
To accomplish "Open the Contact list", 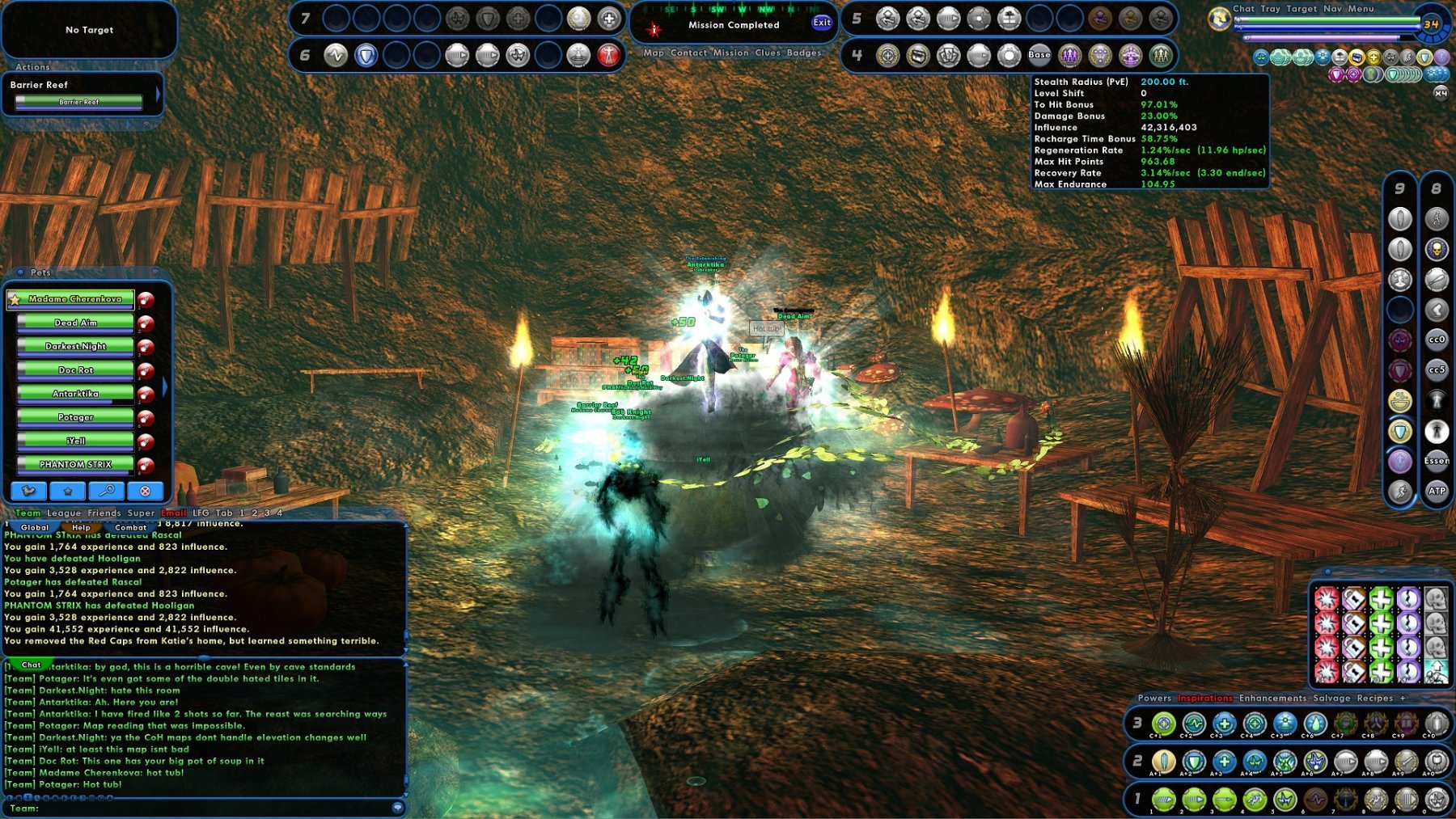I will click(688, 53).
